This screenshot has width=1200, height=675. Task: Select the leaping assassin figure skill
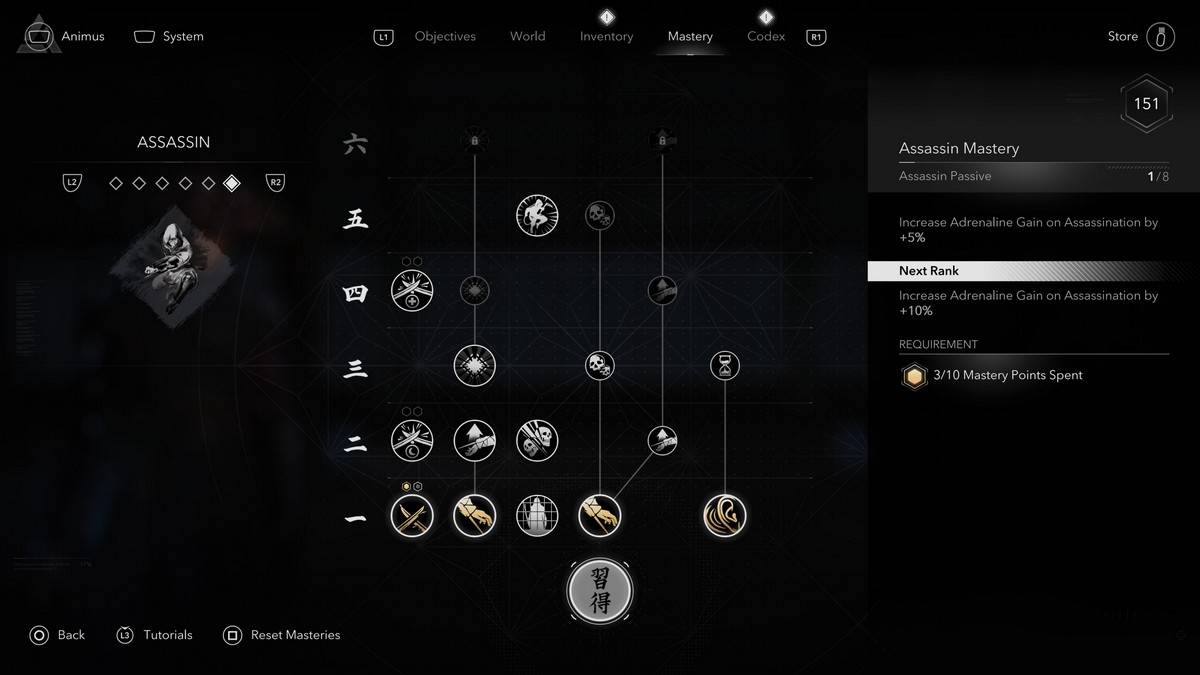pyautogui.click(x=537, y=215)
